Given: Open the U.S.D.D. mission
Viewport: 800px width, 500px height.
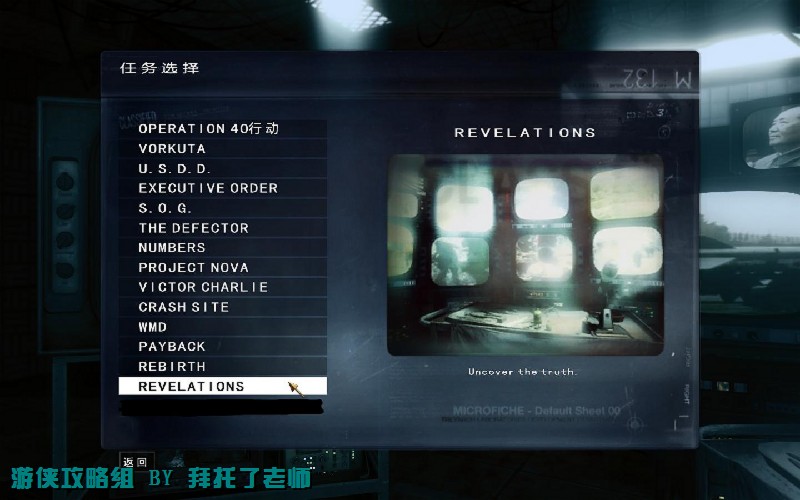Looking at the screenshot, I should coord(175,169).
